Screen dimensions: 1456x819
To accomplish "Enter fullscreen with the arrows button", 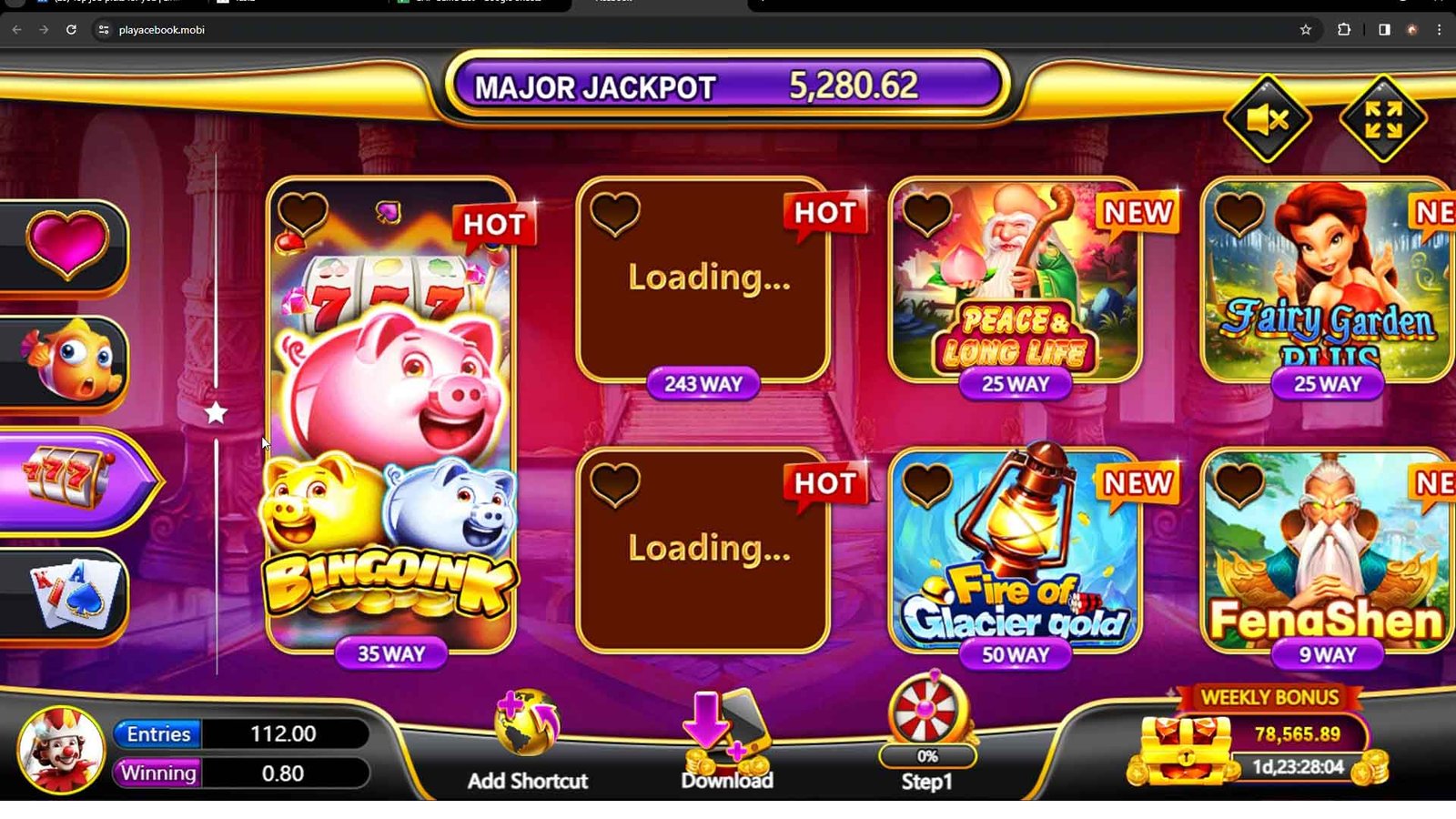I will click(x=1382, y=119).
